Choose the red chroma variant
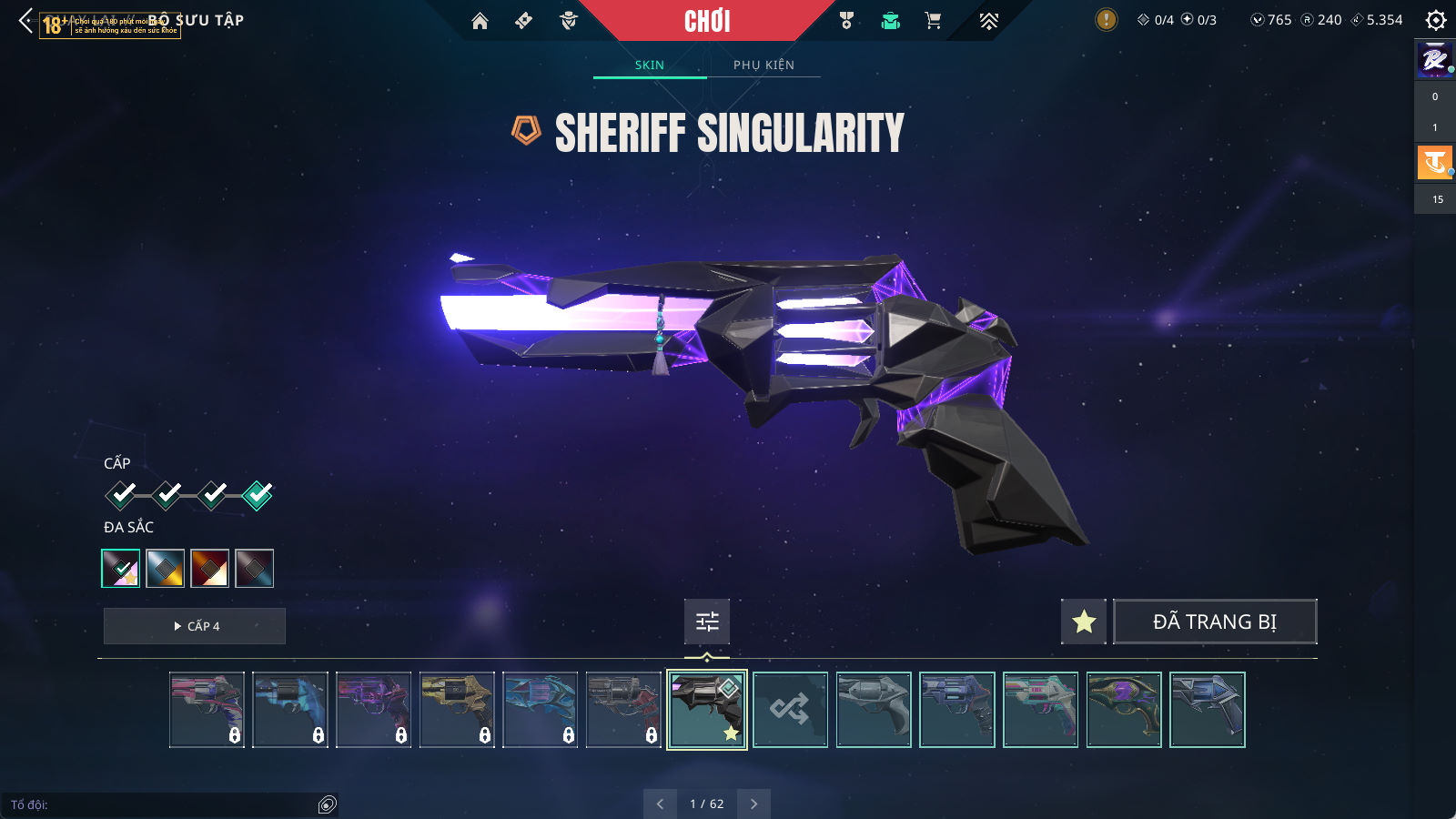This screenshot has width=1456, height=819. coord(209,569)
